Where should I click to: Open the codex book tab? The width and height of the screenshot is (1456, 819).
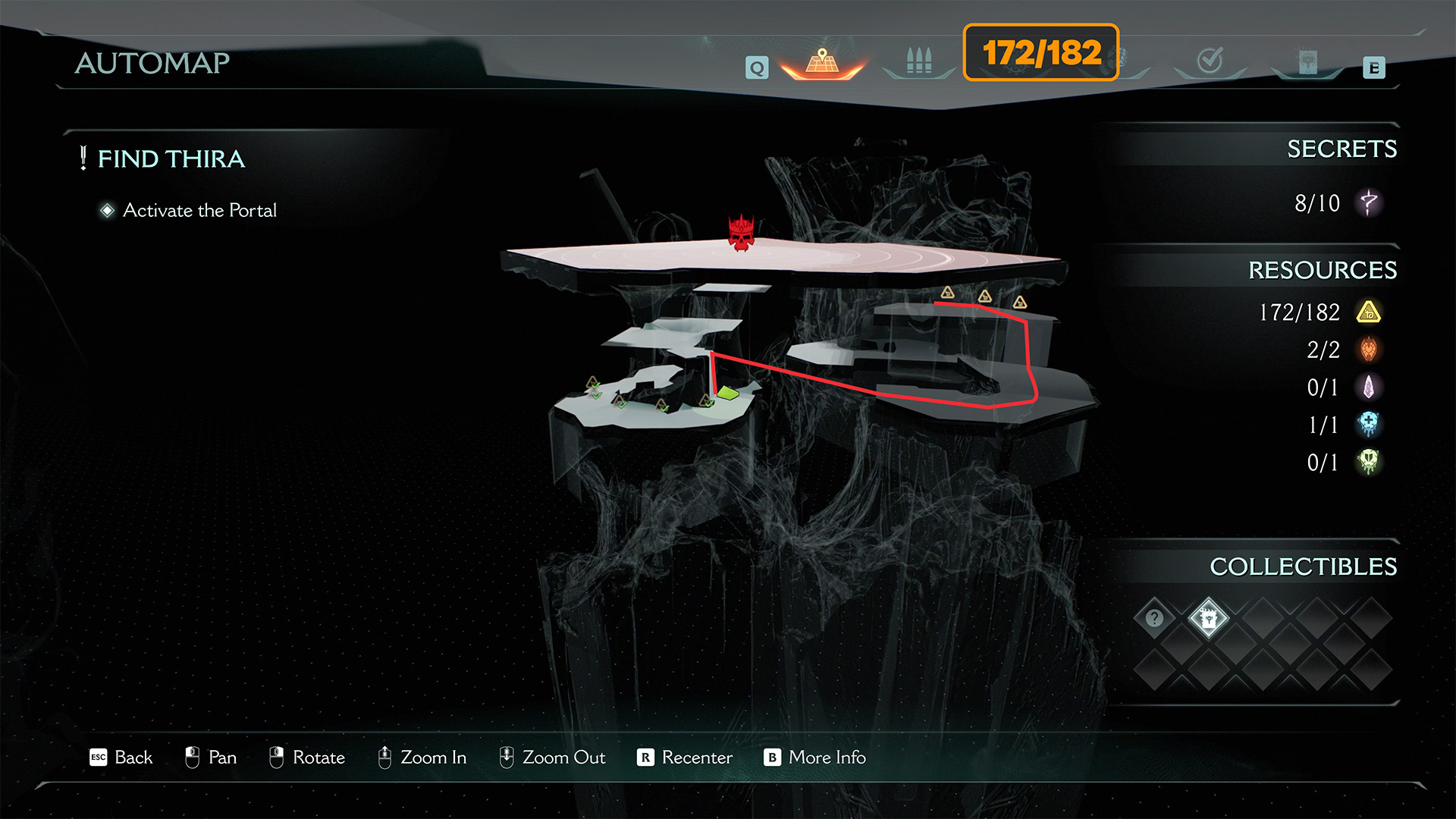1307,62
